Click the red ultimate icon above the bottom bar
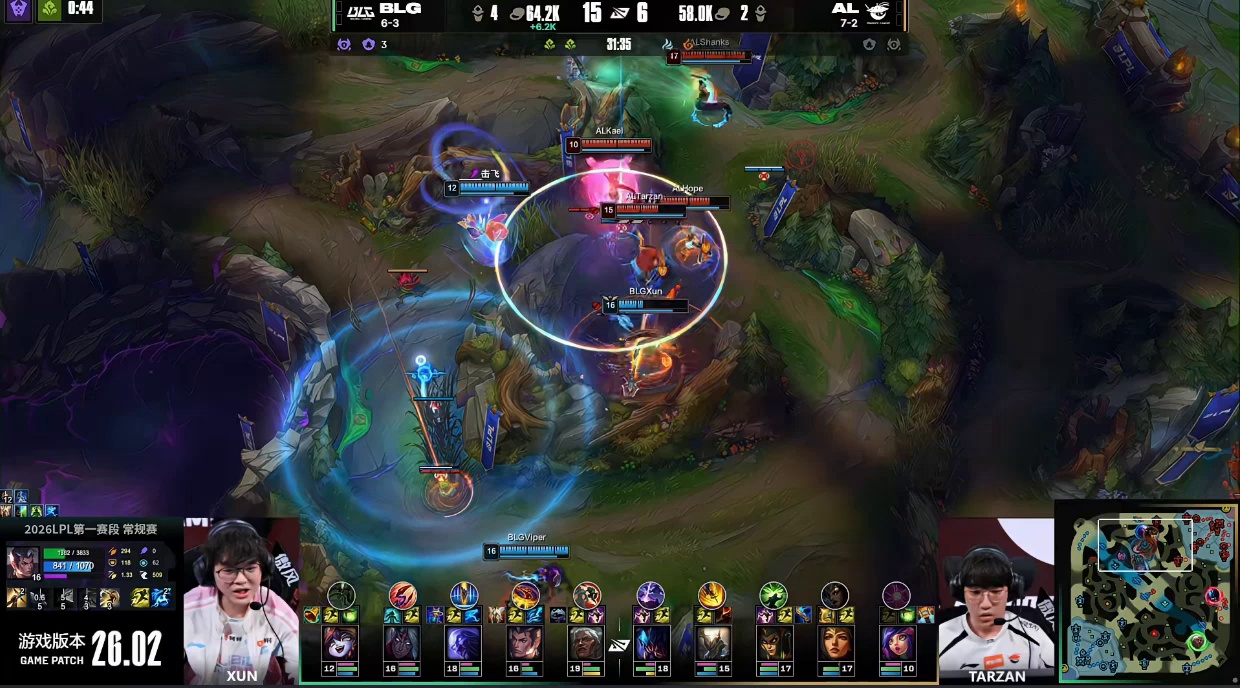Image resolution: width=1240 pixels, height=688 pixels. 403,595
